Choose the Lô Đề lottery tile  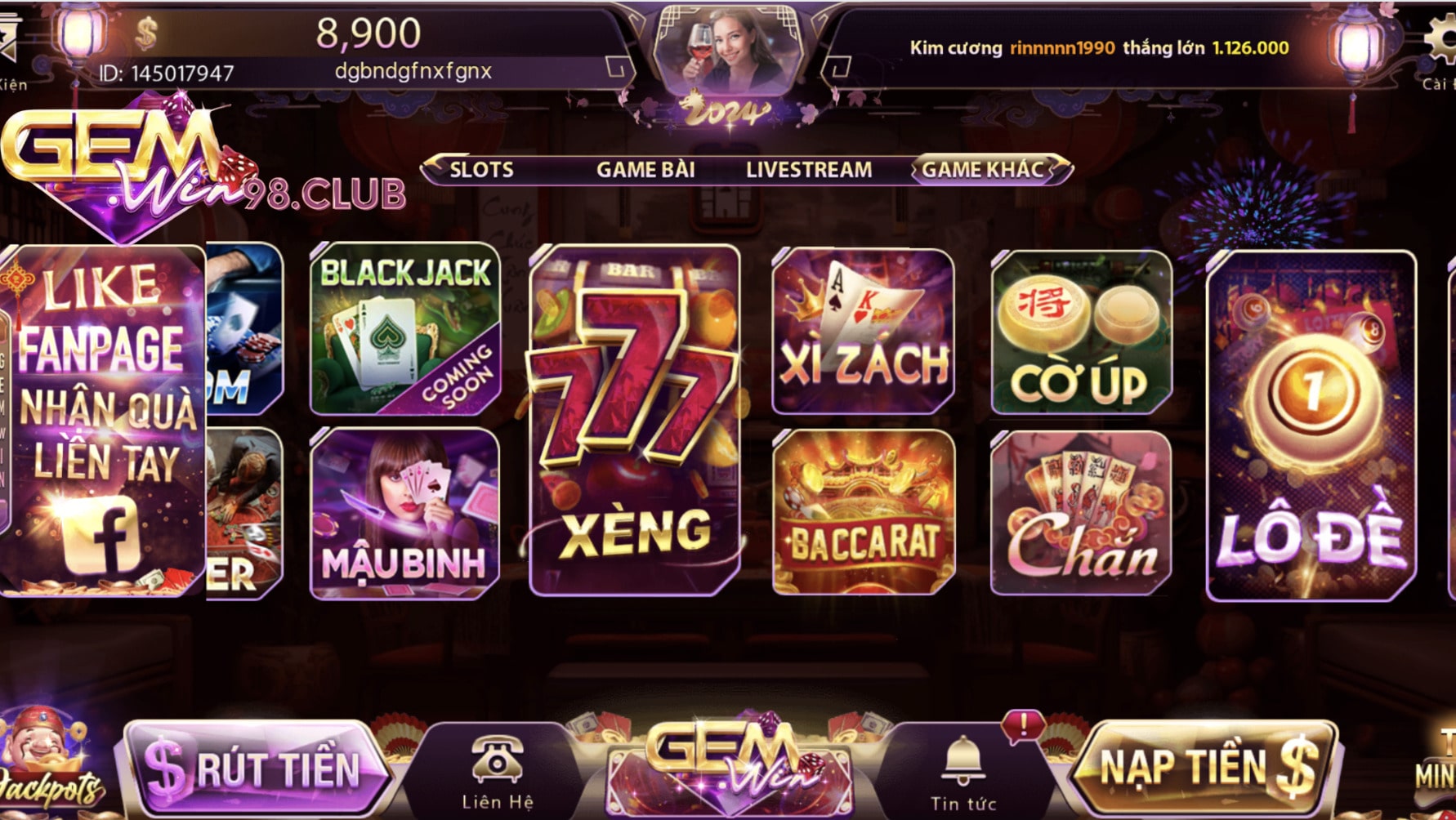1311,425
